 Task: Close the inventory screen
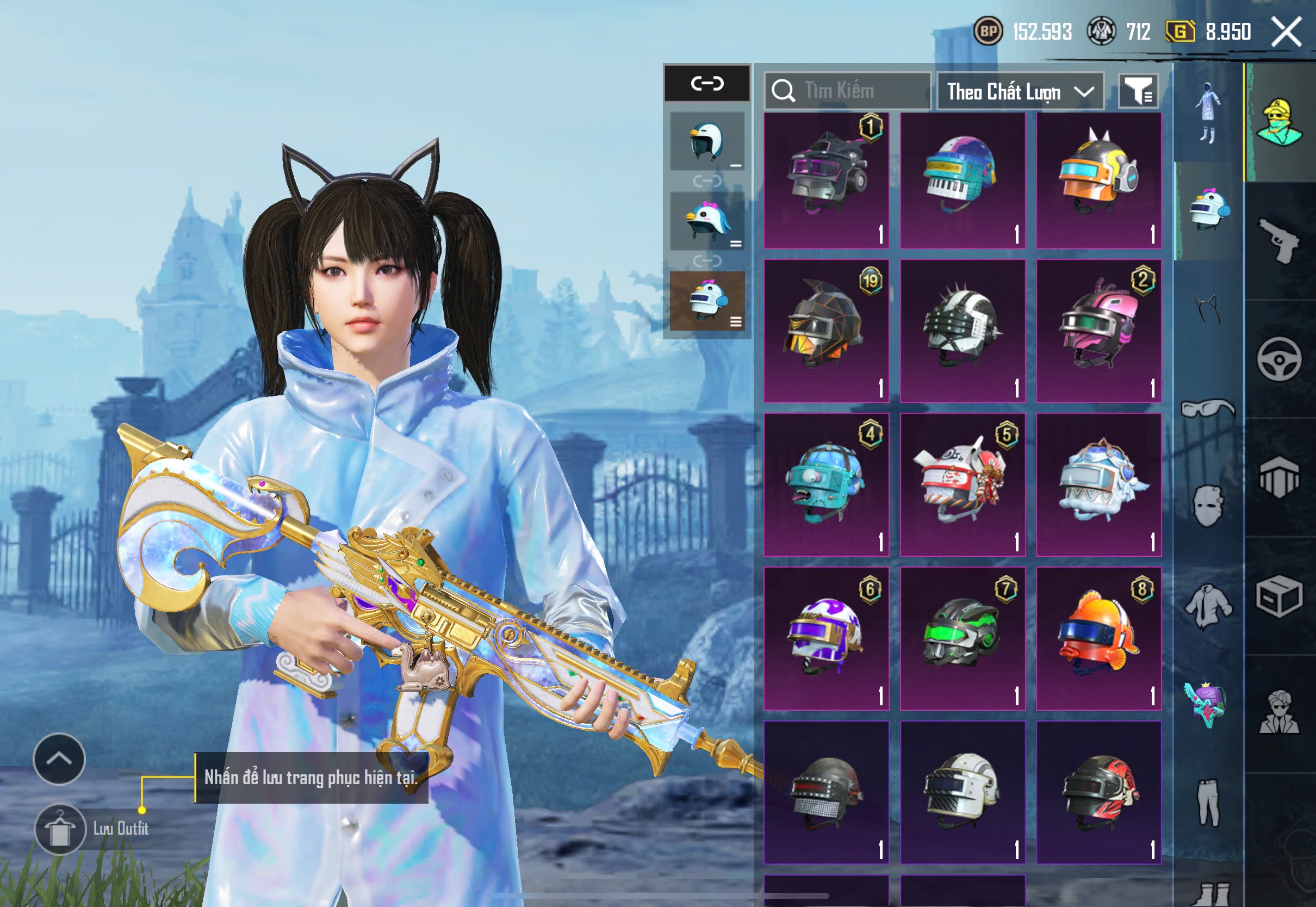pyautogui.click(x=1287, y=31)
